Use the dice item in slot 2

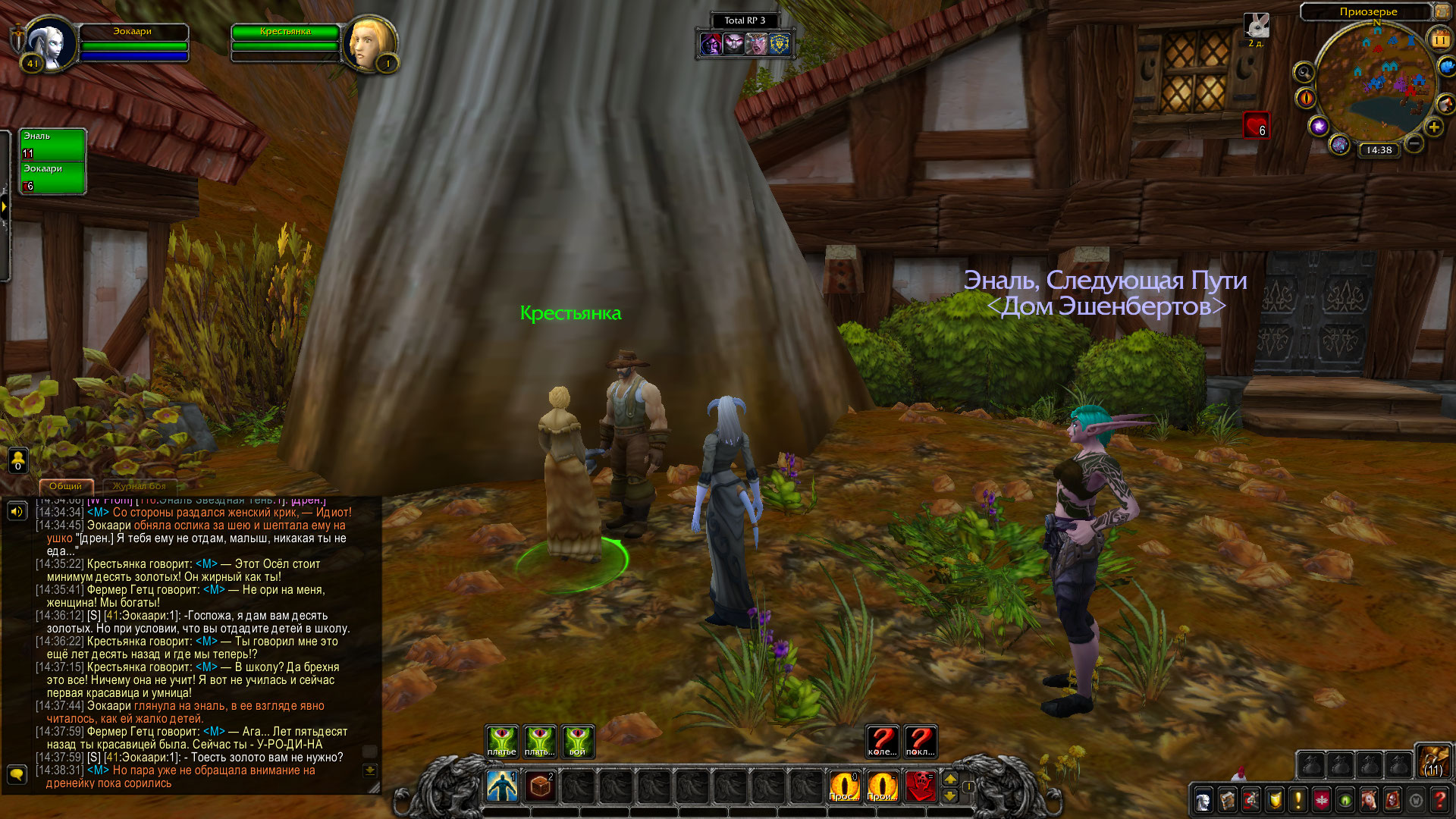(540, 786)
